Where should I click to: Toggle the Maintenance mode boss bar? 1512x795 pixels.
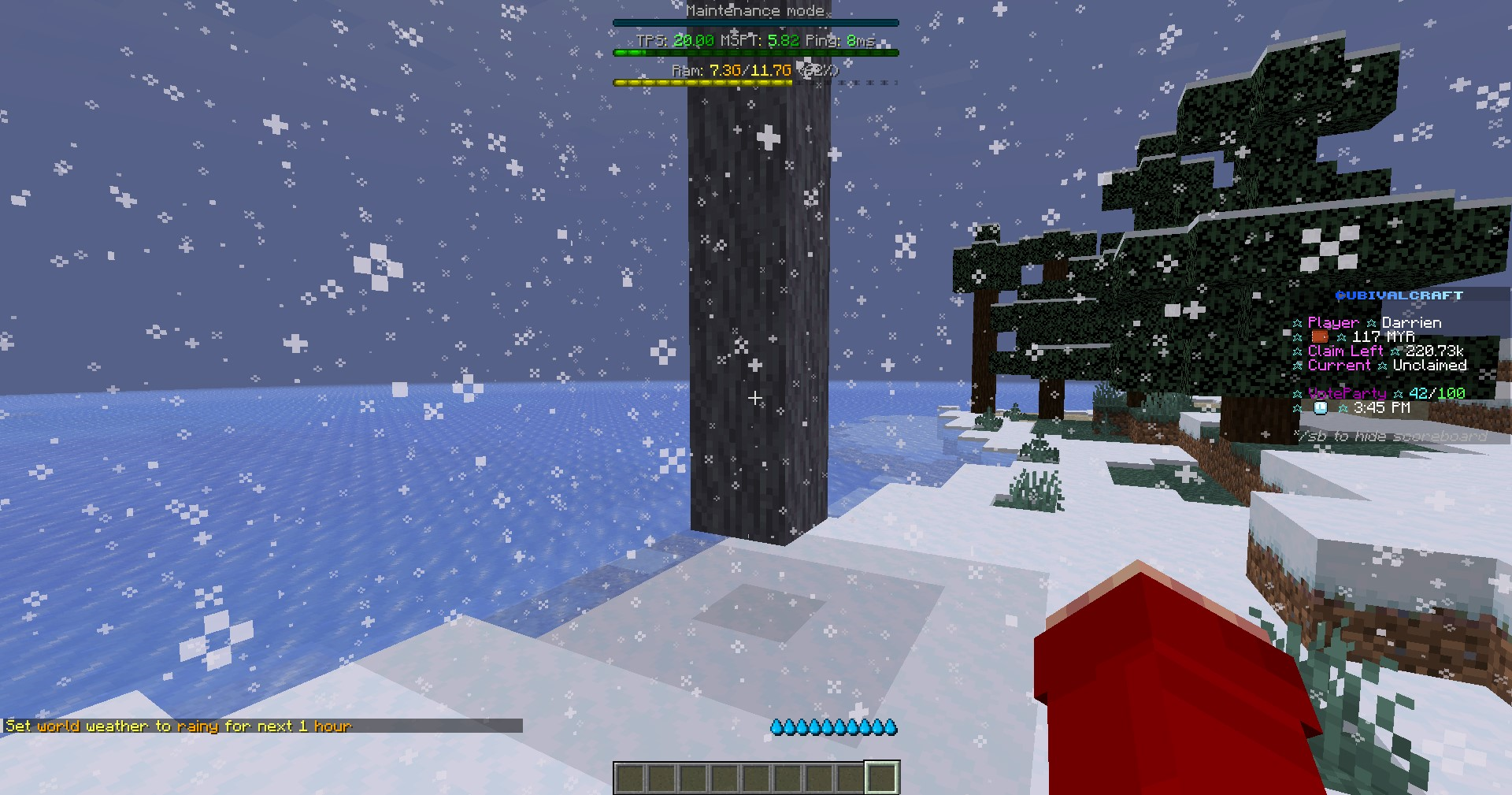(755, 11)
